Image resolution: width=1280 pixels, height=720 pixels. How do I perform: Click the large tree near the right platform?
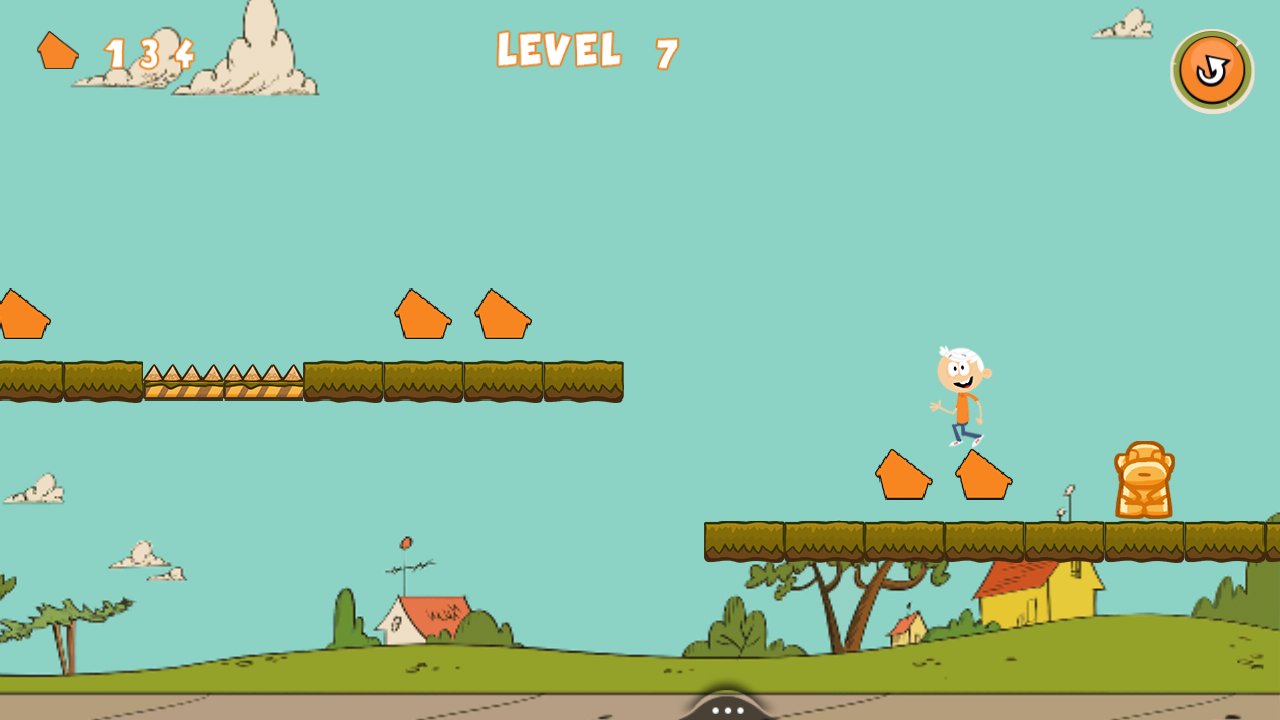tap(843, 600)
